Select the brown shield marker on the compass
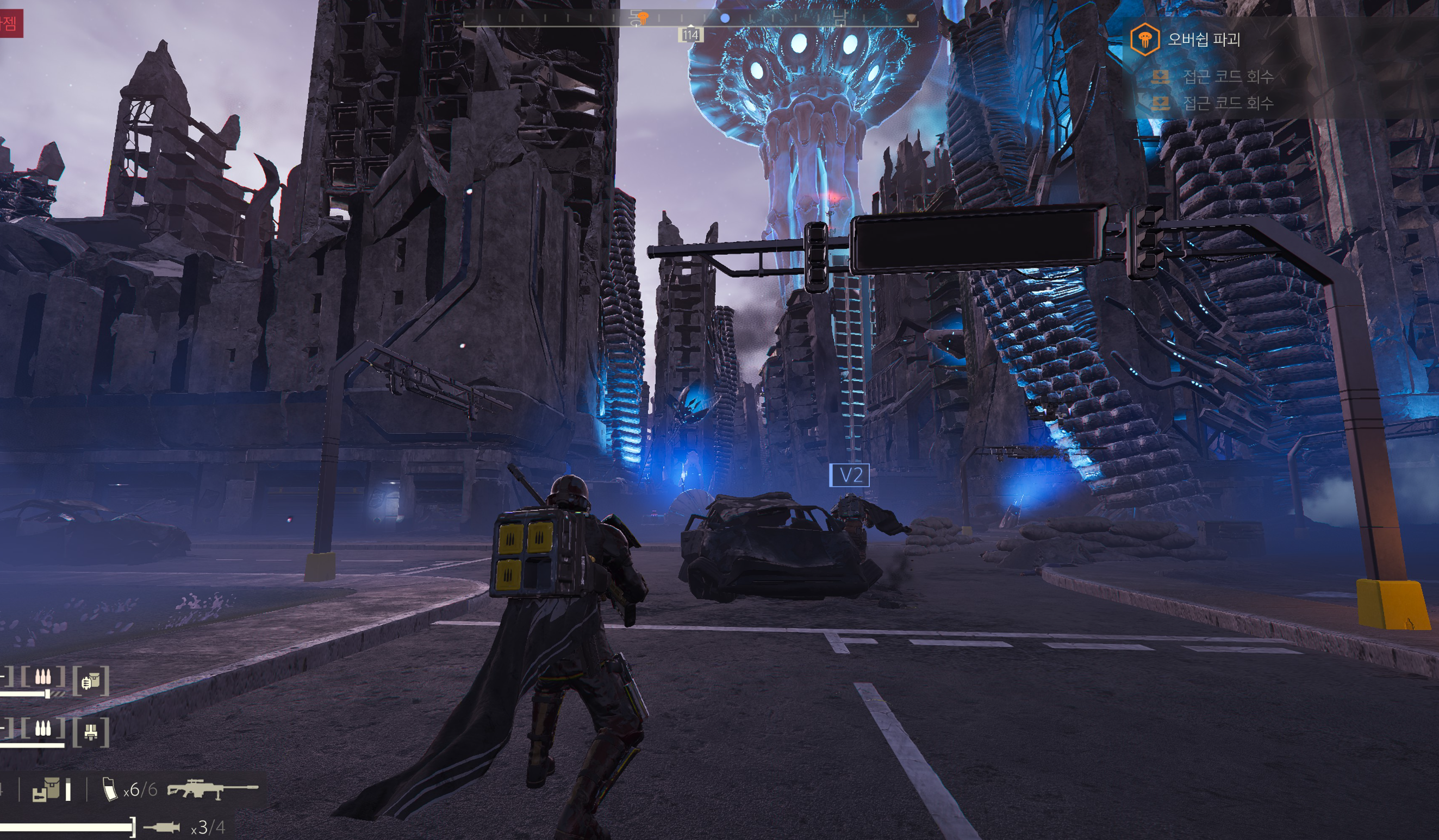Screen dimensions: 1439x840 tap(911, 19)
